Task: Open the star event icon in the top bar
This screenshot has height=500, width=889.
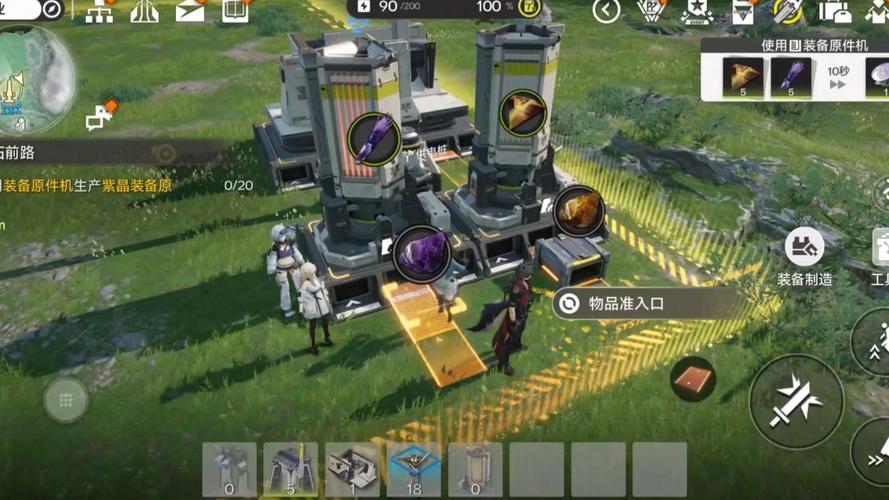Action: pyautogui.click(x=696, y=11)
